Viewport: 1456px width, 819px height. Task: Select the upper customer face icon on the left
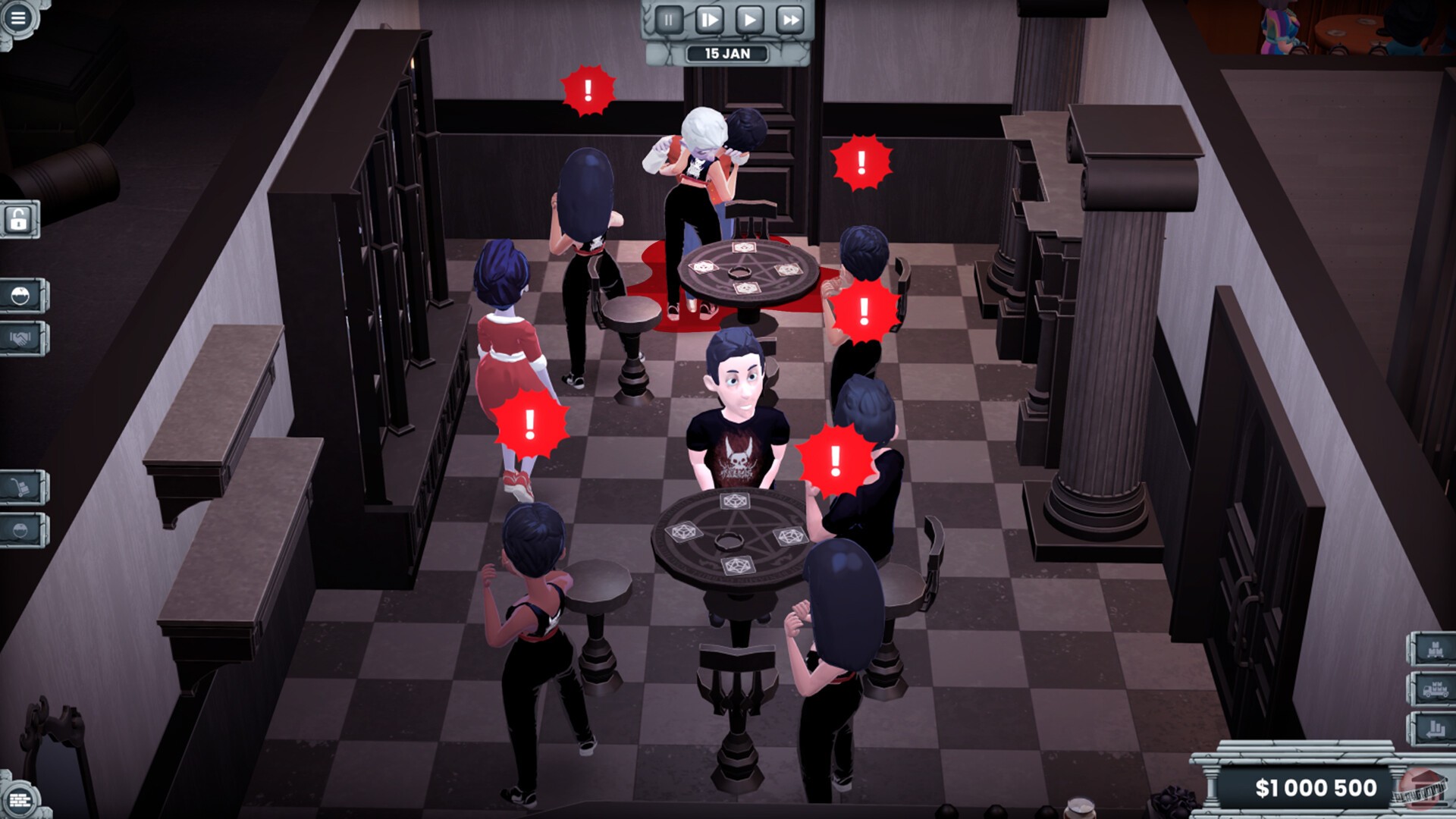pyautogui.click(x=20, y=296)
